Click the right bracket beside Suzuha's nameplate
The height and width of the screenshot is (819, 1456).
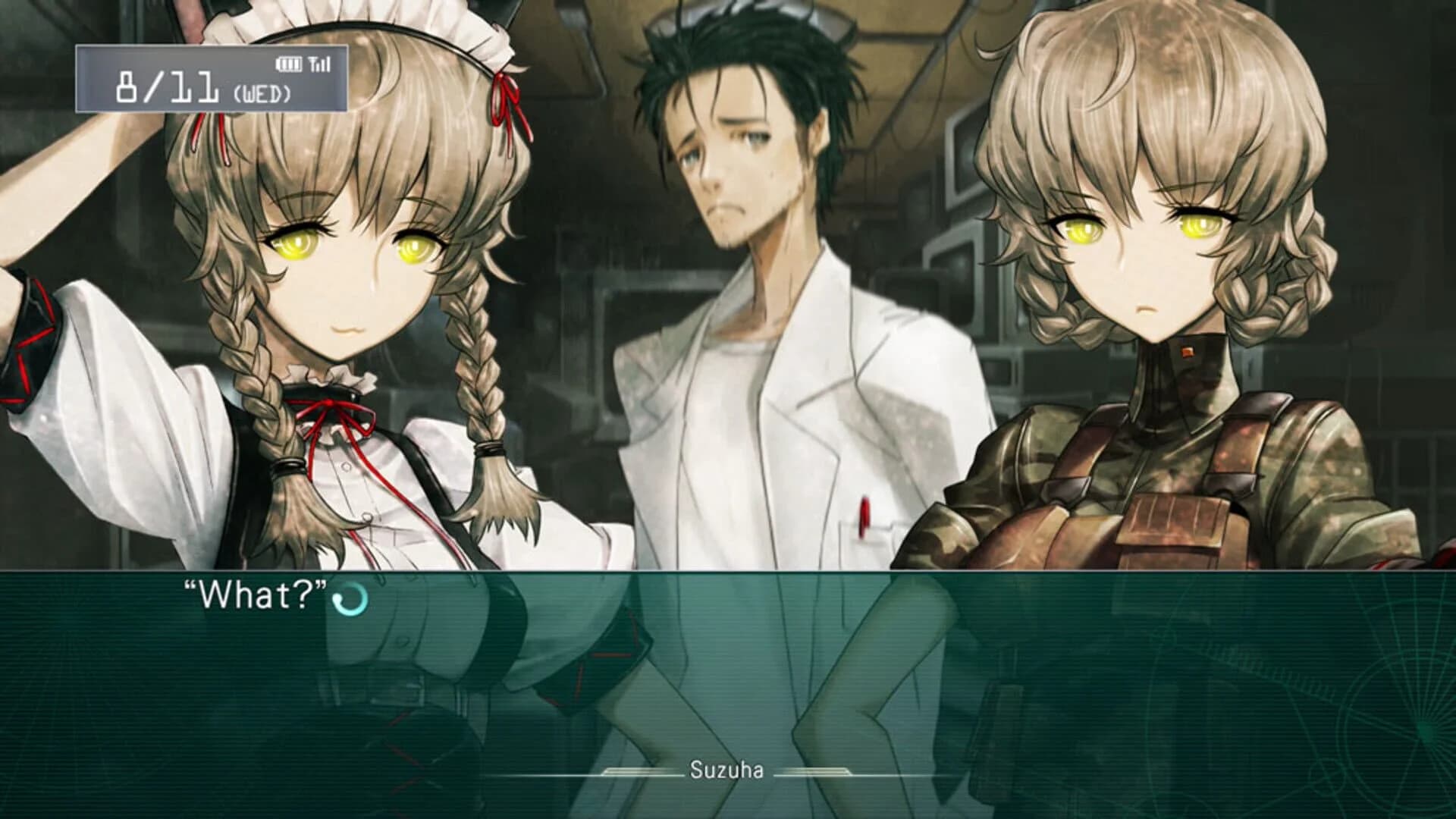817,771
